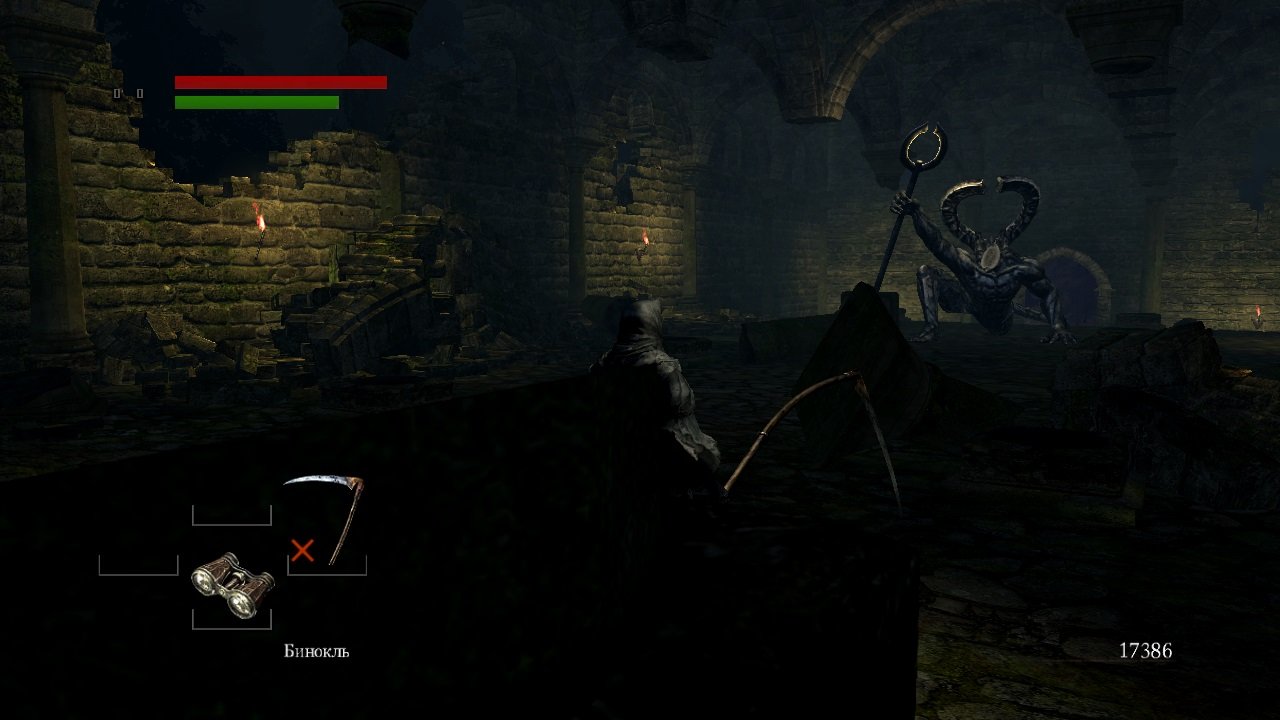The height and width of the screenshot is (720, 1280).
Task: Click the small humanity indicator near the health bar
Action: pyautogui.click(x=117, y=93)
